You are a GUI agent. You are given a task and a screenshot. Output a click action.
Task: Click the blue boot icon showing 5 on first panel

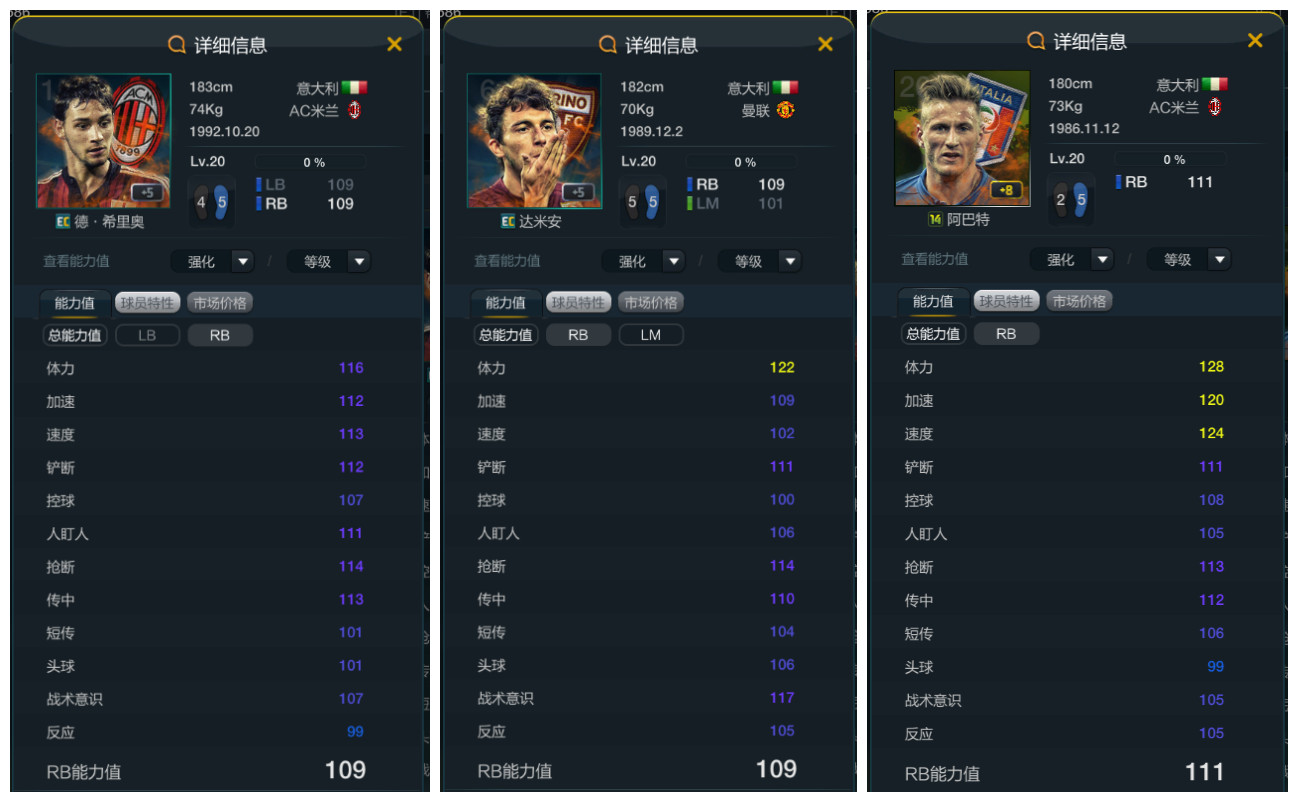click(223, 202)
